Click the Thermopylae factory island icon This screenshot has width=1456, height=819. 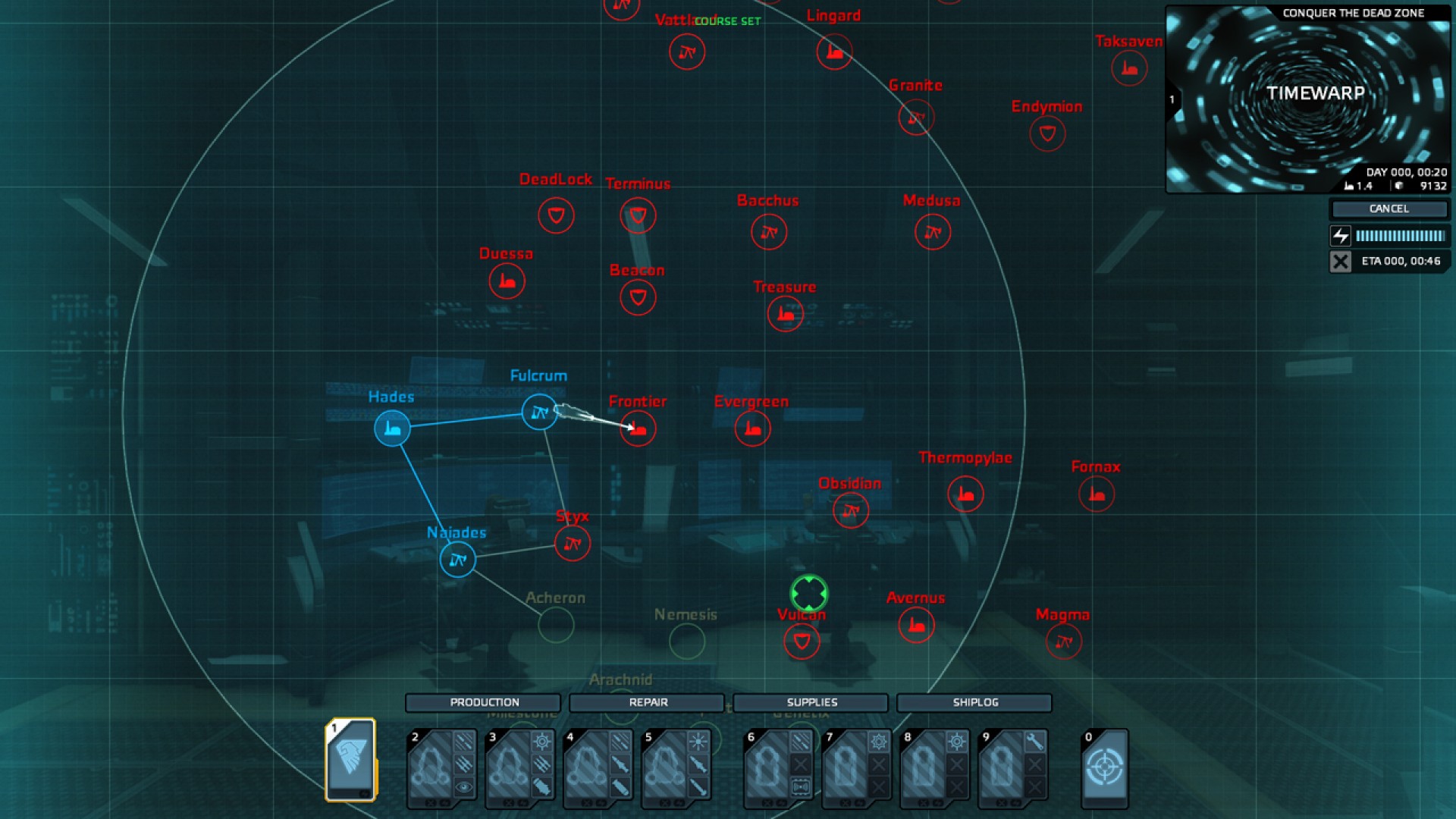pyautogui.click(x=965, y=494)
